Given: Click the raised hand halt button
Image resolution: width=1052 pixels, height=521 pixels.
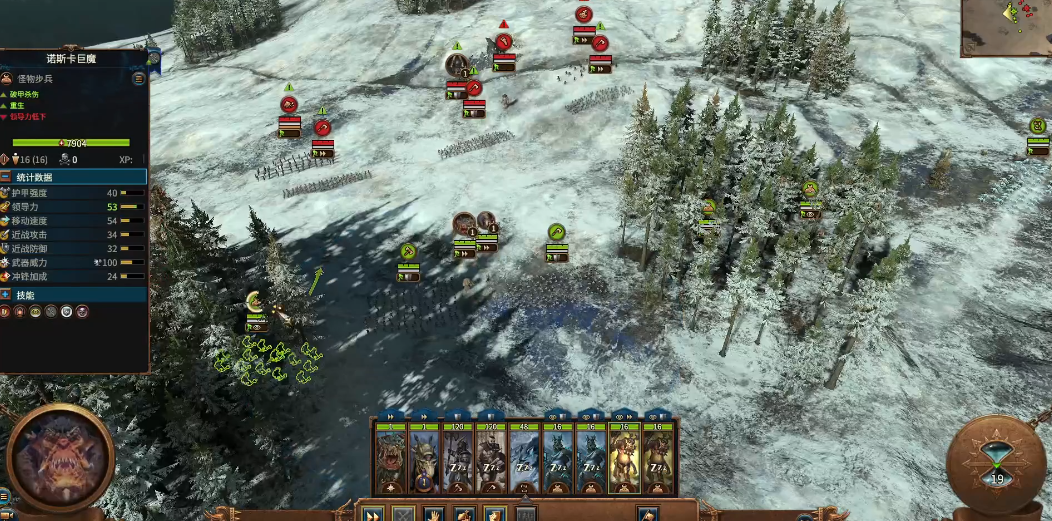Looking at the screenshot, I should [434, 514].
